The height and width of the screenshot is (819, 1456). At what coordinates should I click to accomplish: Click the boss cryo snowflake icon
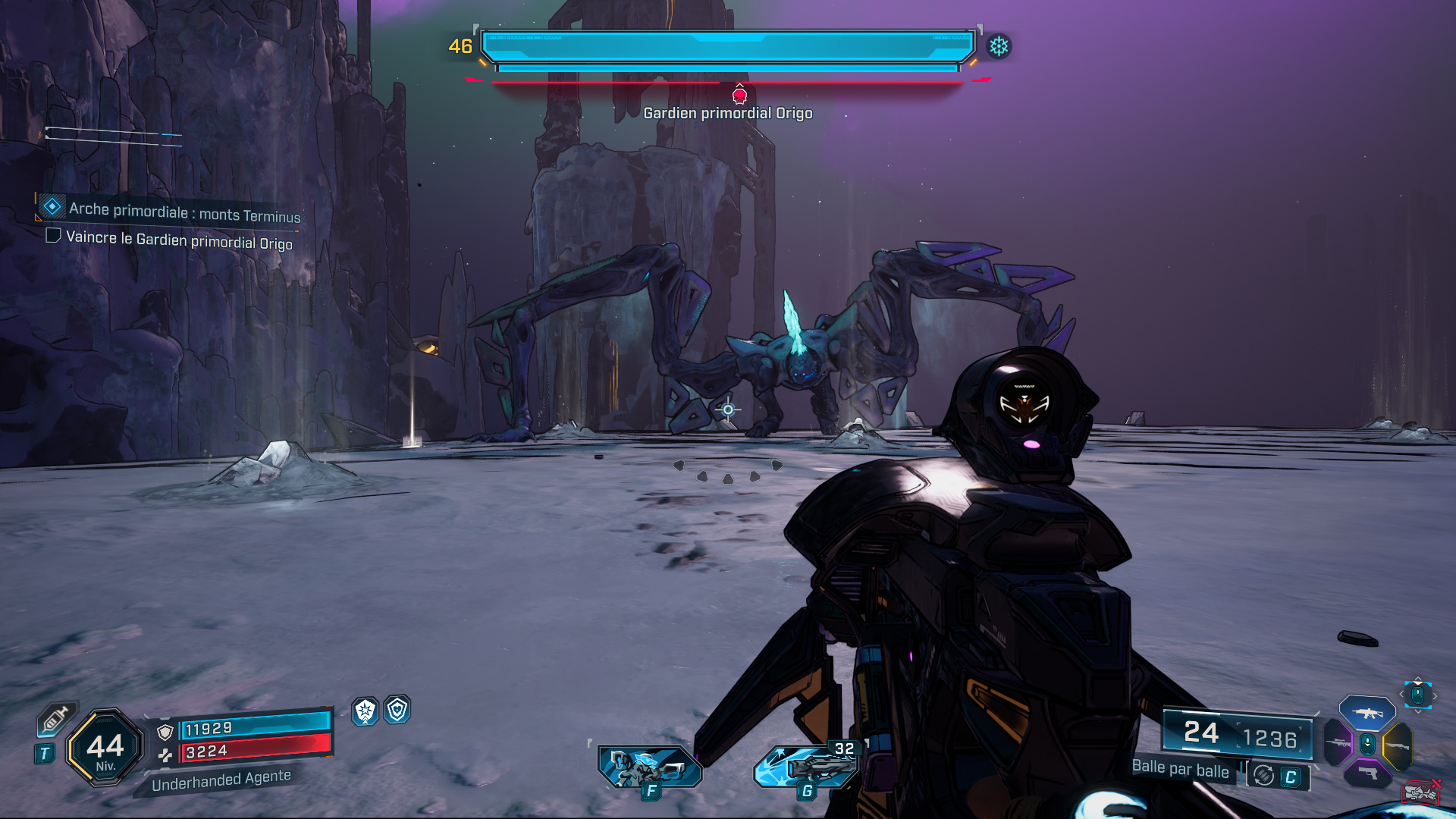[x=999, y=47]
